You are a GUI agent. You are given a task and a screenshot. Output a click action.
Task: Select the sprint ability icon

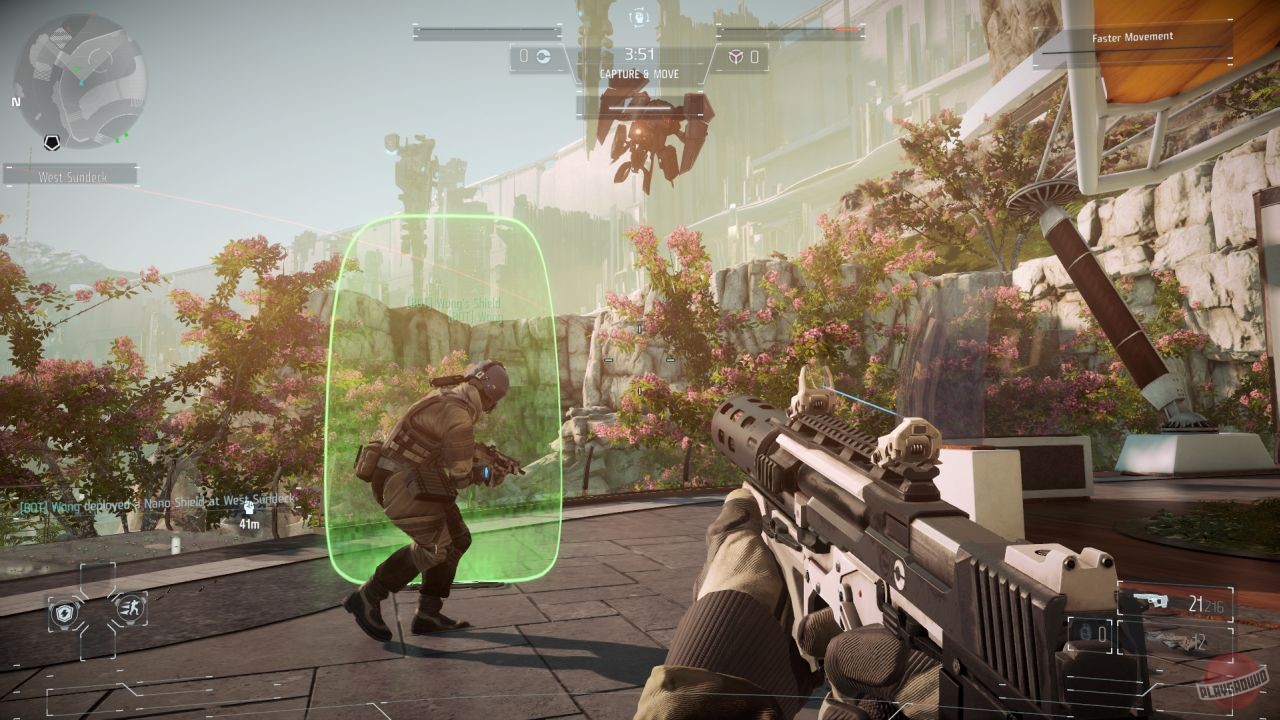[x=131, y=610]
